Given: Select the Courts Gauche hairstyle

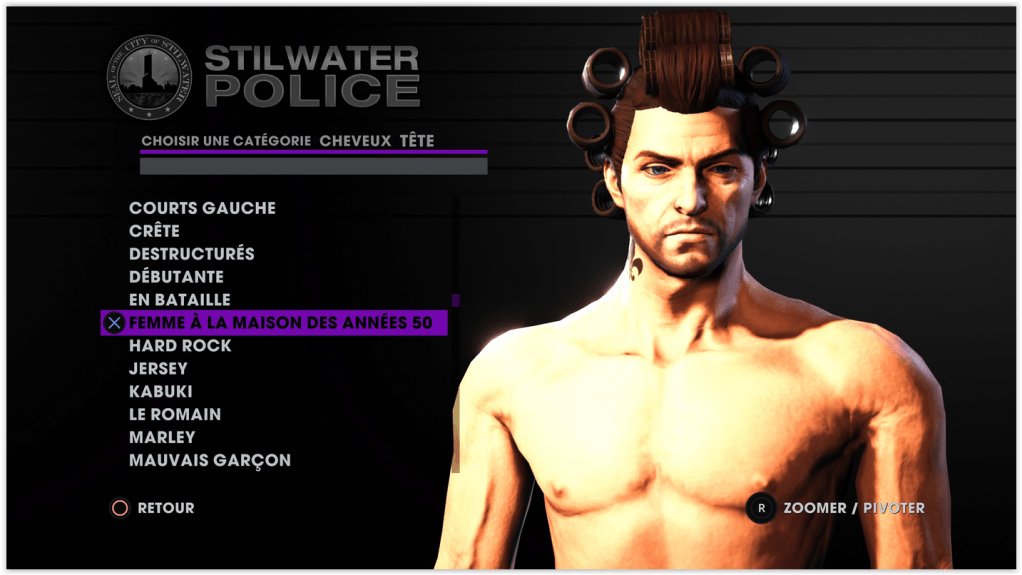Looking at the screenshot, I should point(202,208).
